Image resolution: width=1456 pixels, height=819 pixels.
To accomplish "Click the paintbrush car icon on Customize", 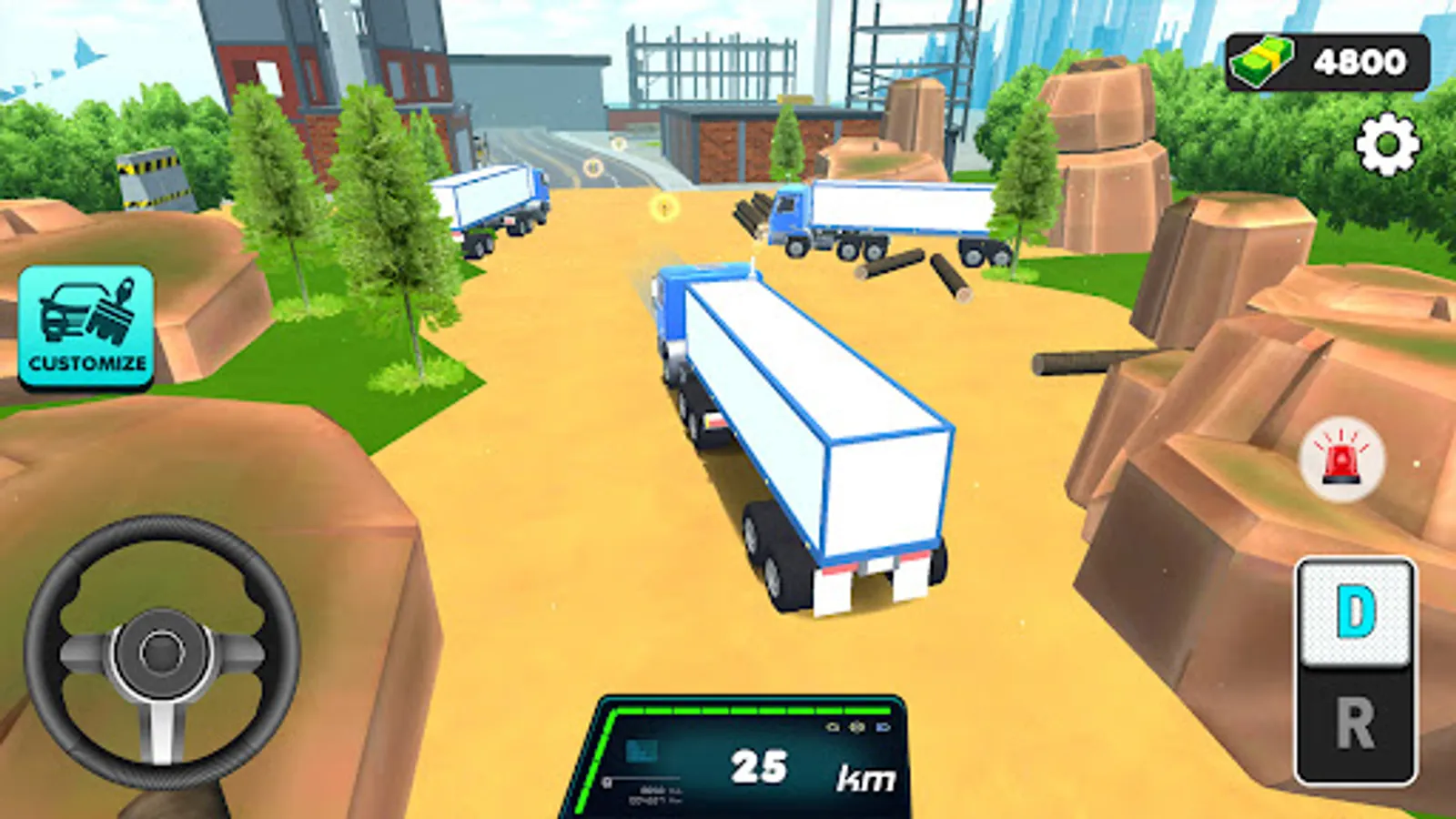I will pos(85,313).
